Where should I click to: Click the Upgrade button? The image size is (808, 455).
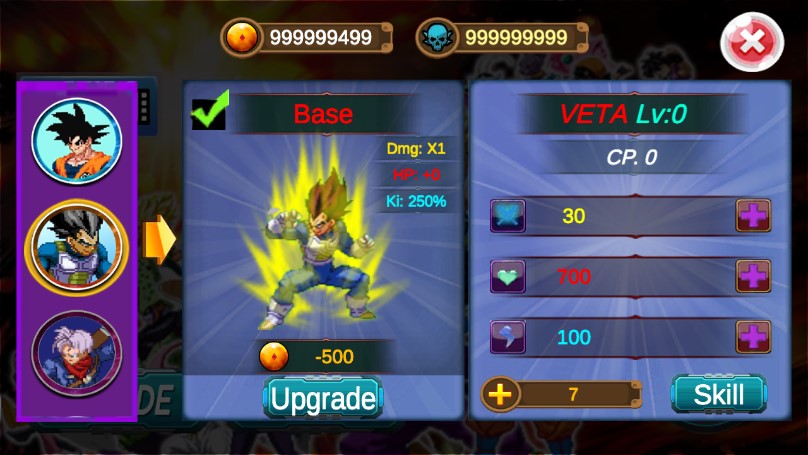[x=323, y=399]
